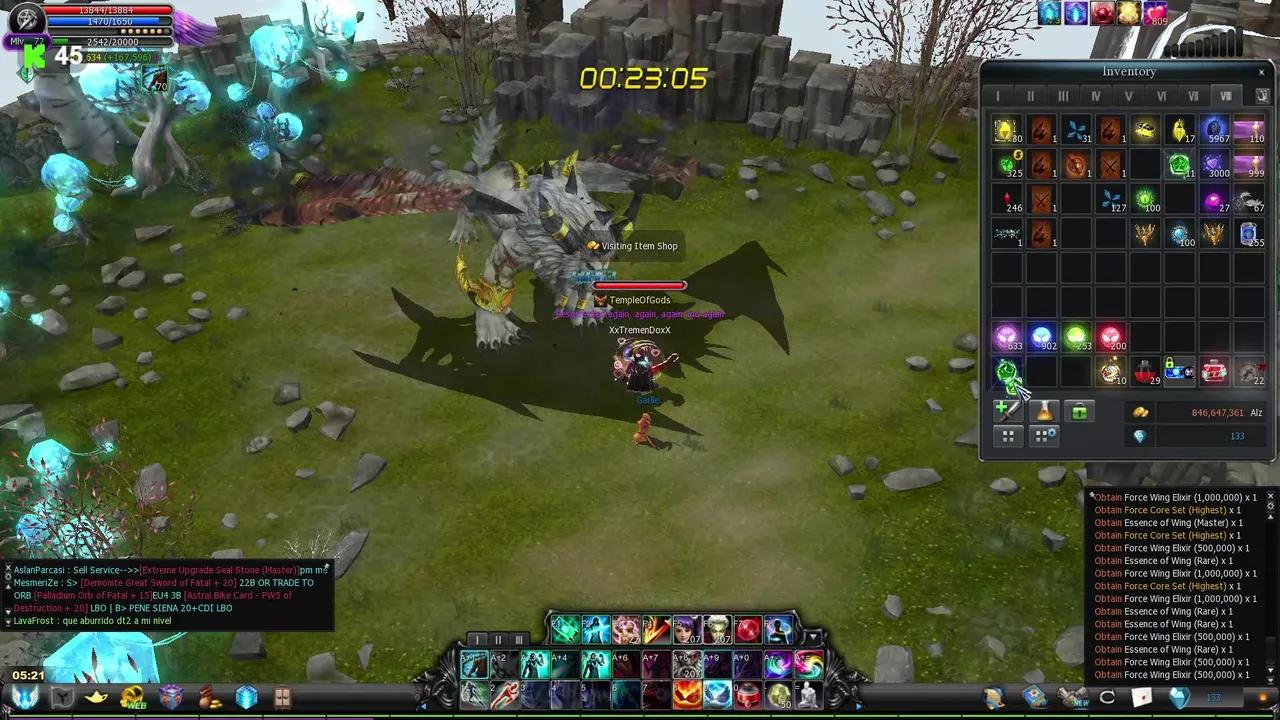The width and height of the screenshot is (1280, 720).
Task: Open the WEB lamp icon on the bottom menu bar
Action: pos(132,697)
